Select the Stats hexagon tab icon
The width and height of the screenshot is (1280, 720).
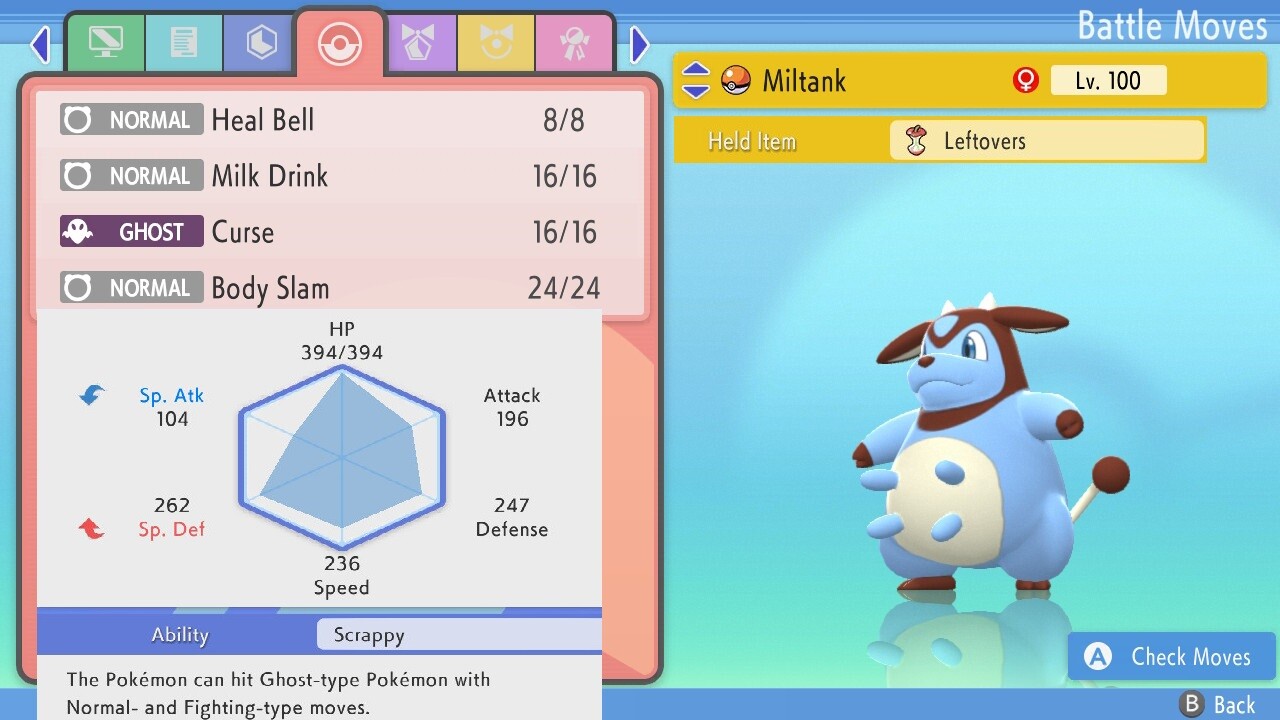(x=259, y=43)
